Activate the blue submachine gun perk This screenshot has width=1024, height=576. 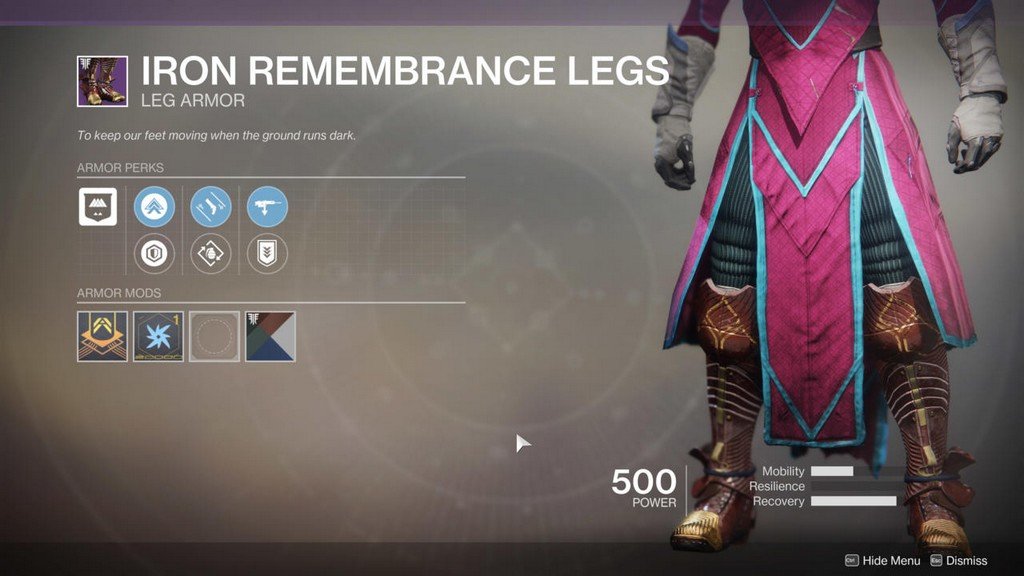[x=267, y=207]
